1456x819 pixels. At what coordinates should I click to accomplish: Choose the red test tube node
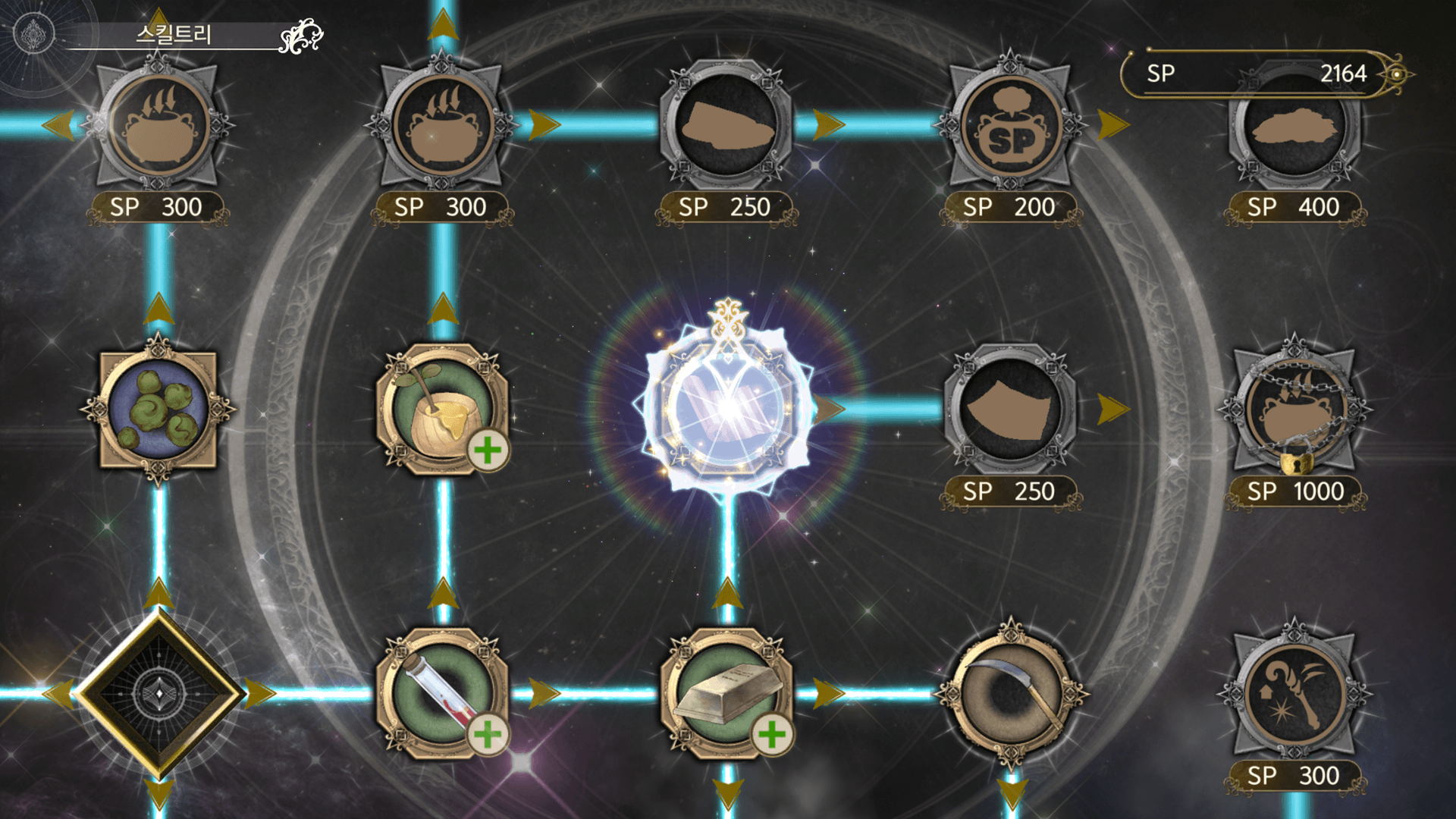point(442,694)
